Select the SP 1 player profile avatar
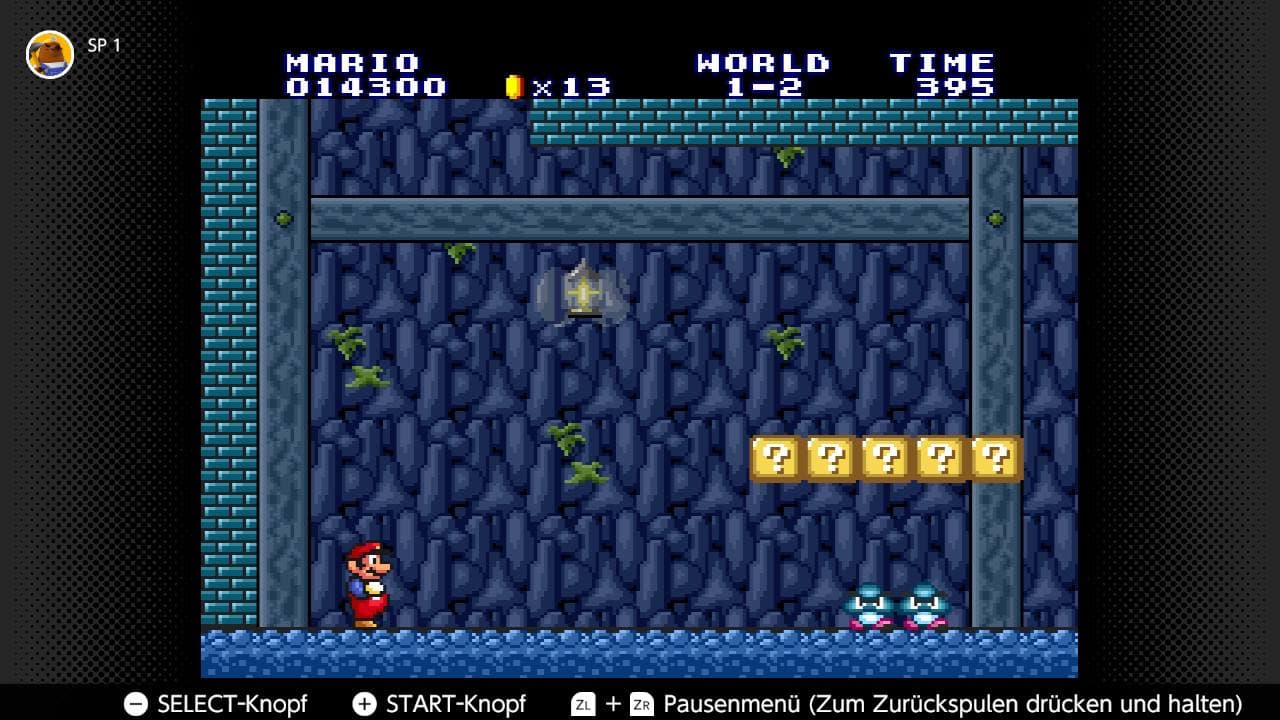1280x720 pixels. pyautogui.click(x=50, y=54)
